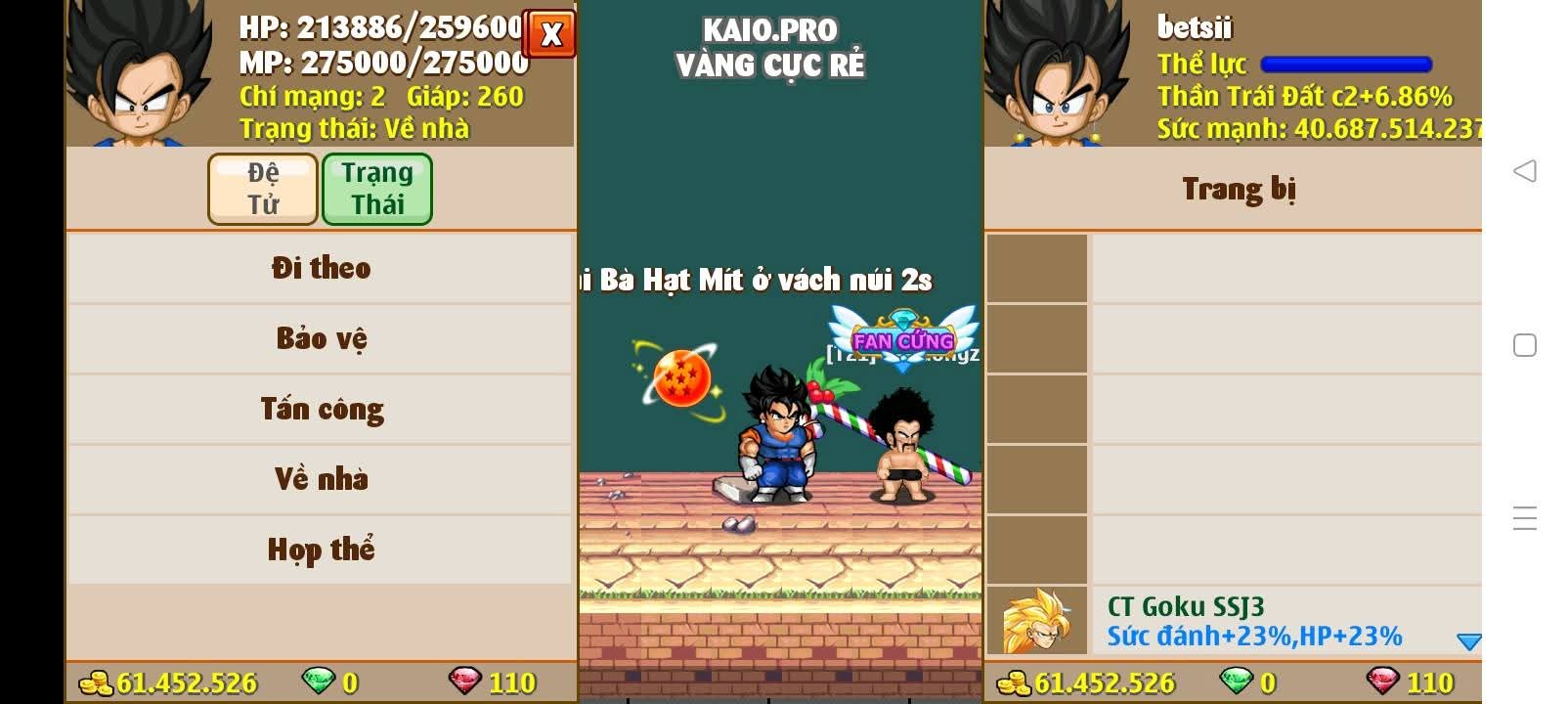Activate Hợp thể fusion option

click(x=321, y=550)
